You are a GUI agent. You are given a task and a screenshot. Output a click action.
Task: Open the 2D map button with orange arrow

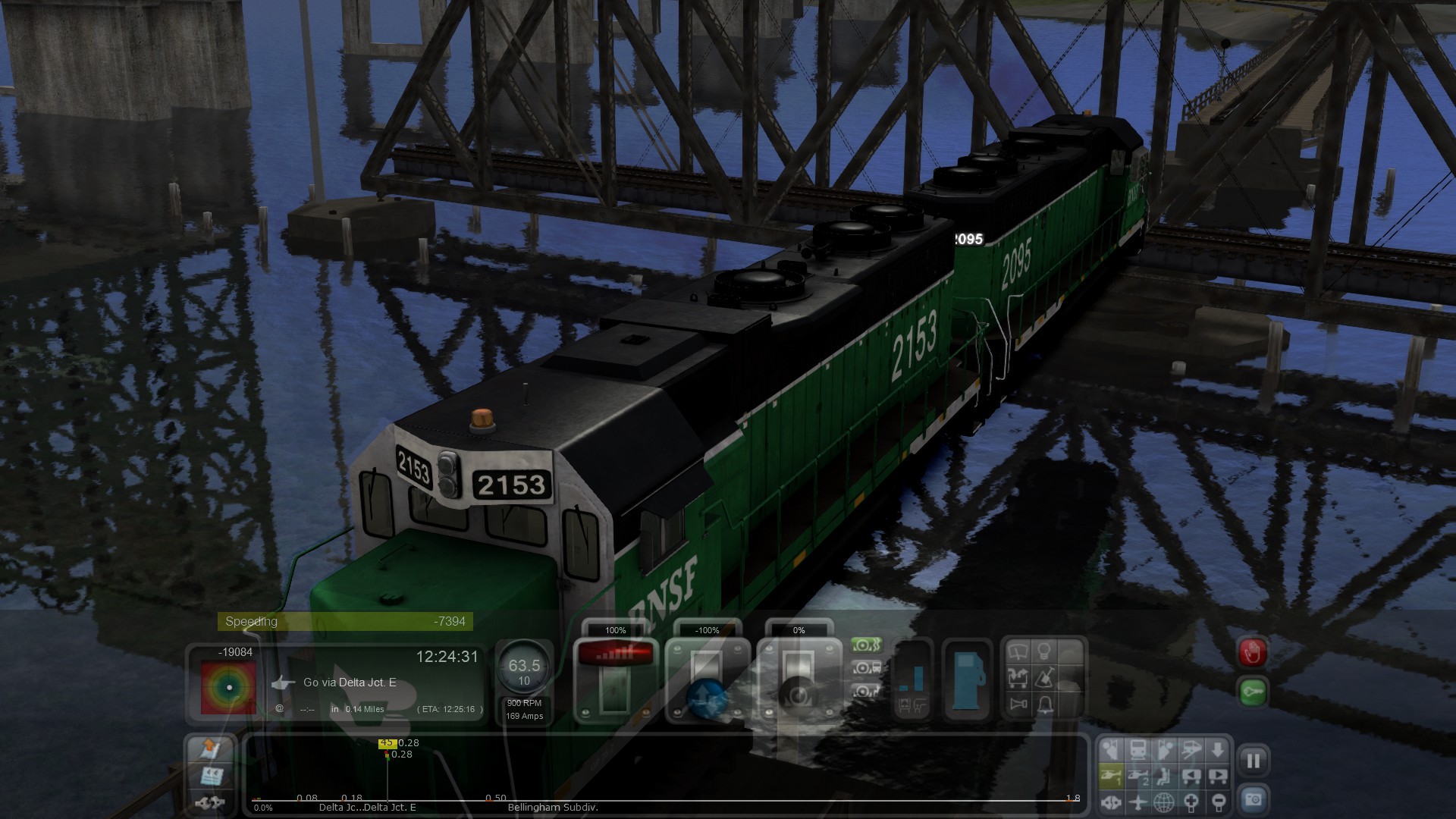(209, 749)
